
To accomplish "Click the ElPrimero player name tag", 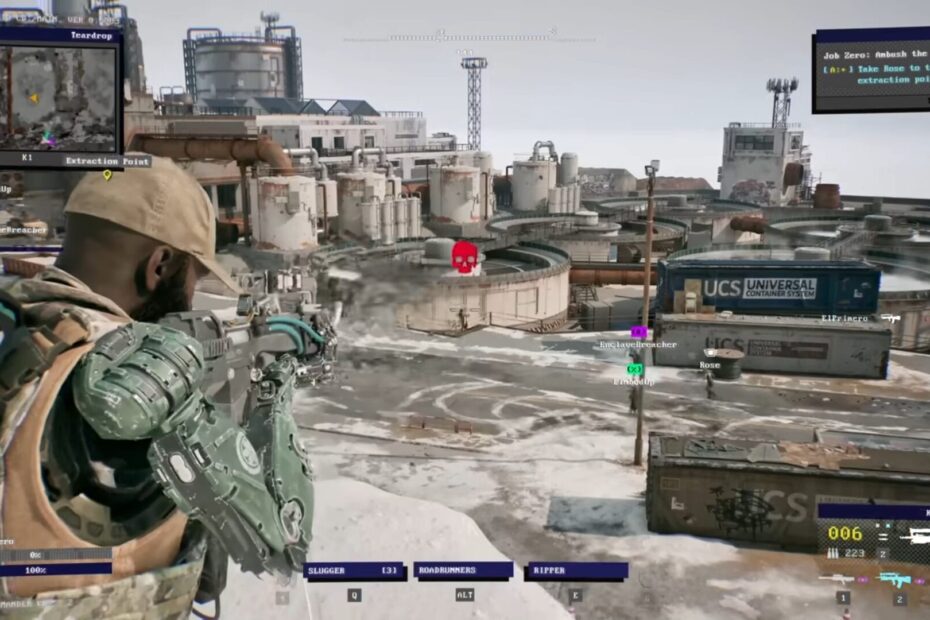I will [845, 318].
